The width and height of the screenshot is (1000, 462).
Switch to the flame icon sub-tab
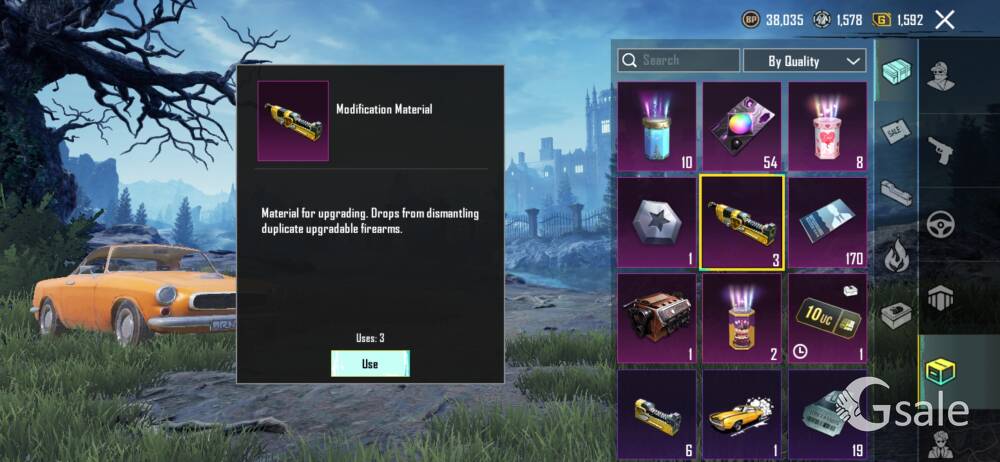[x=895, y=256]
